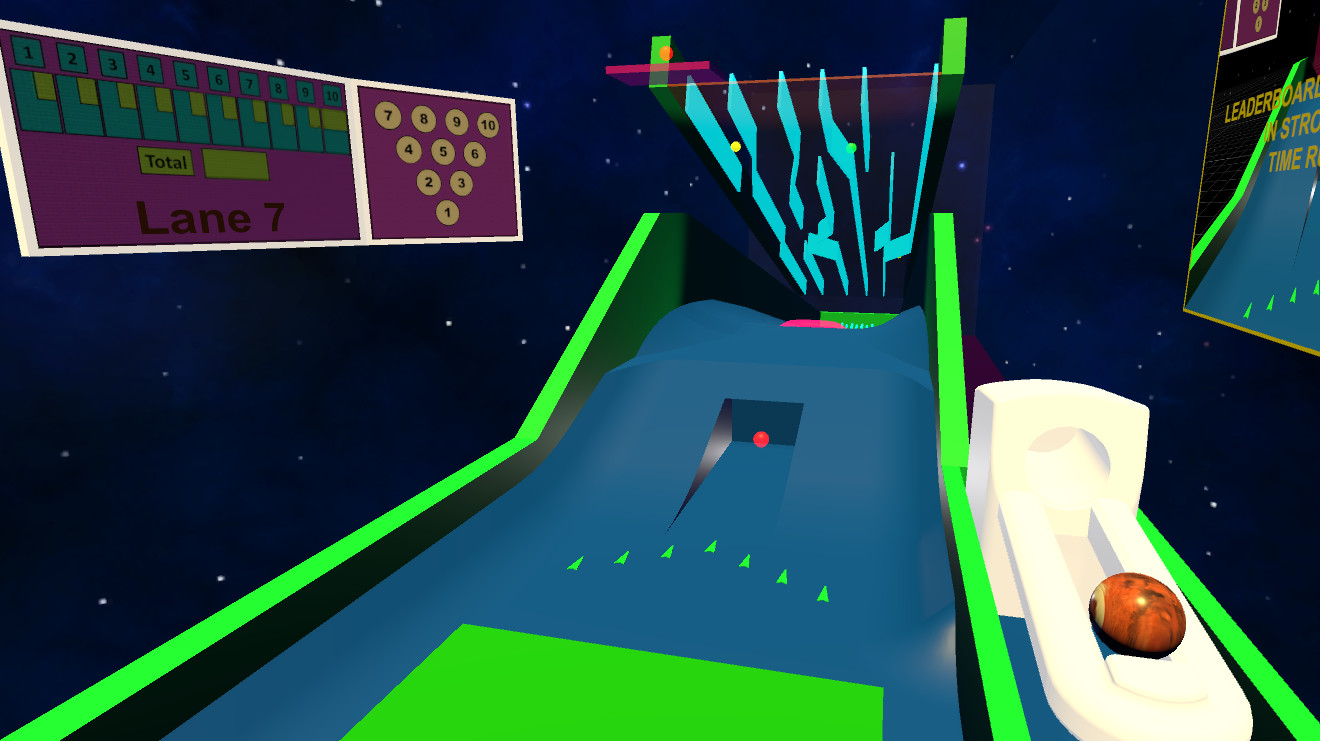The image size is (1320, 741).
Task: Click the green ball beside the pins
Action: (850, 147)
